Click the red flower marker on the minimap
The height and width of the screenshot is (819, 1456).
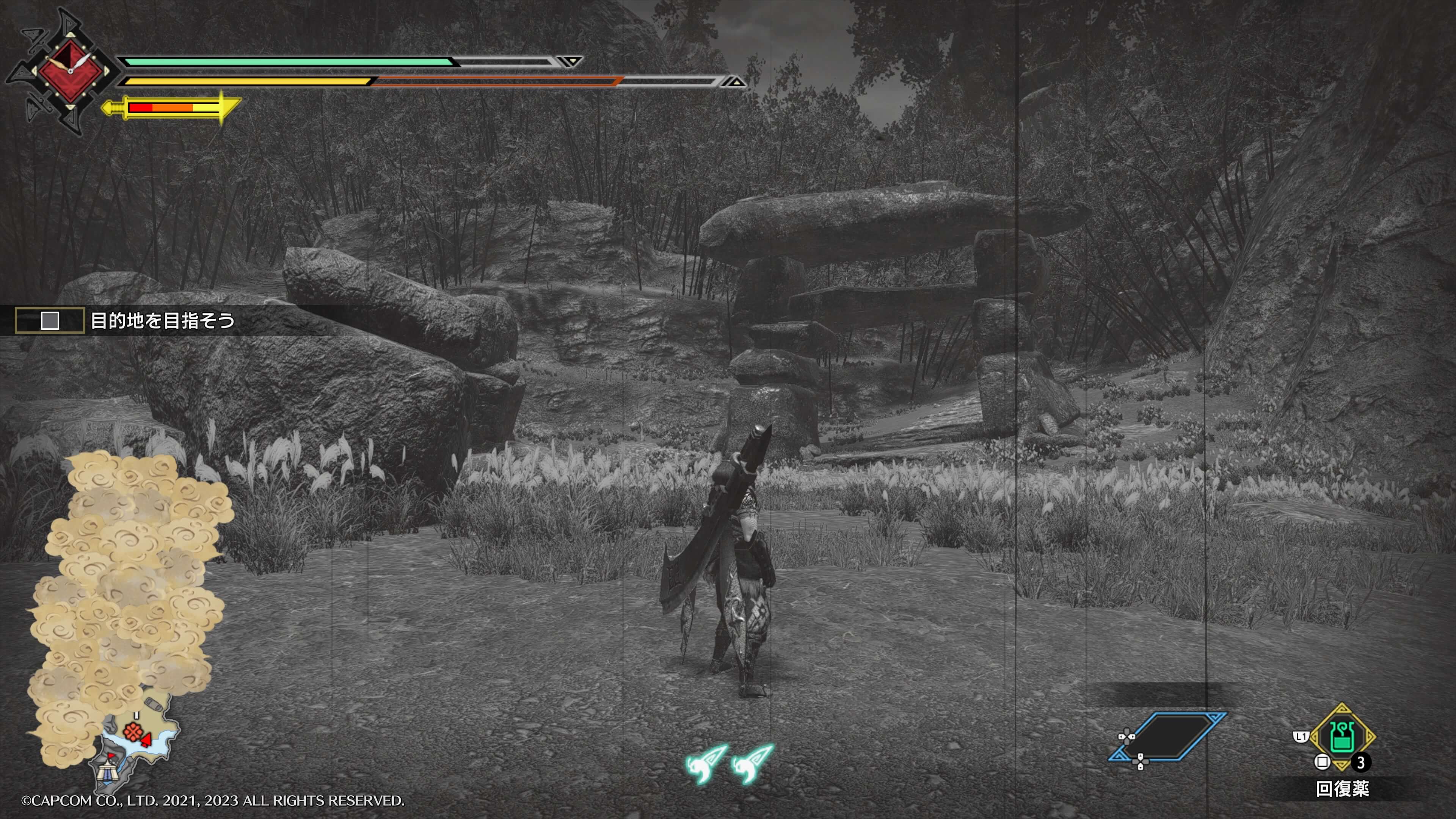click(133, 732)
